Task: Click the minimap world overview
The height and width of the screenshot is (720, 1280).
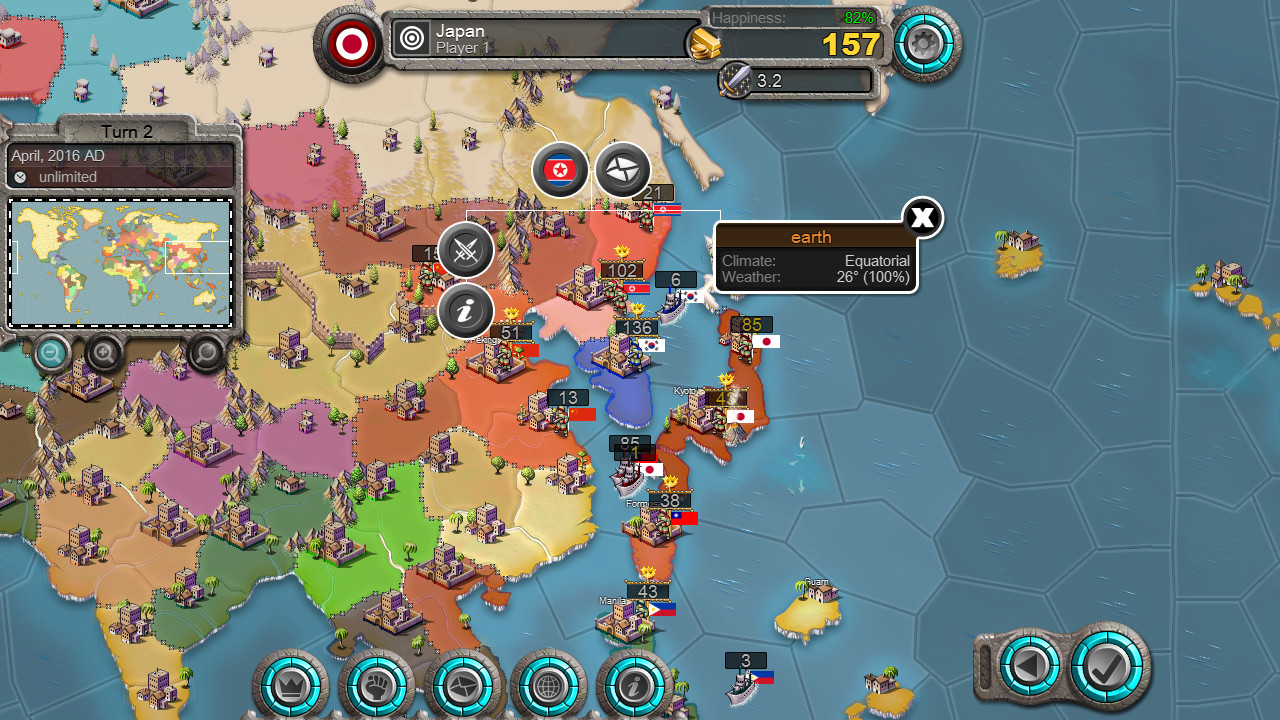Action: click(120, 263)
